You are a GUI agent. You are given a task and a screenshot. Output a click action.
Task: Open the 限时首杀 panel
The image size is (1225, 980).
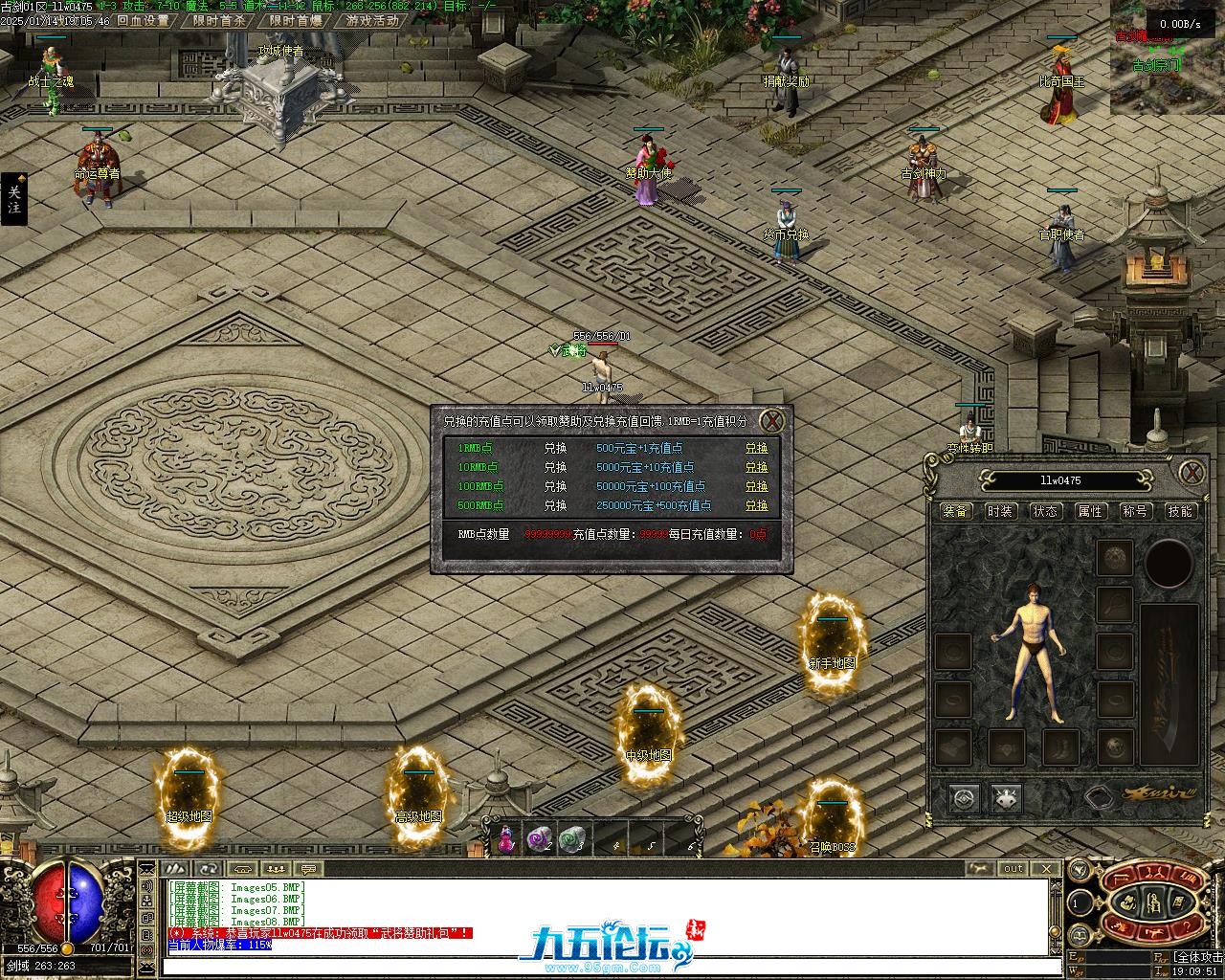(x=218, y=20)
